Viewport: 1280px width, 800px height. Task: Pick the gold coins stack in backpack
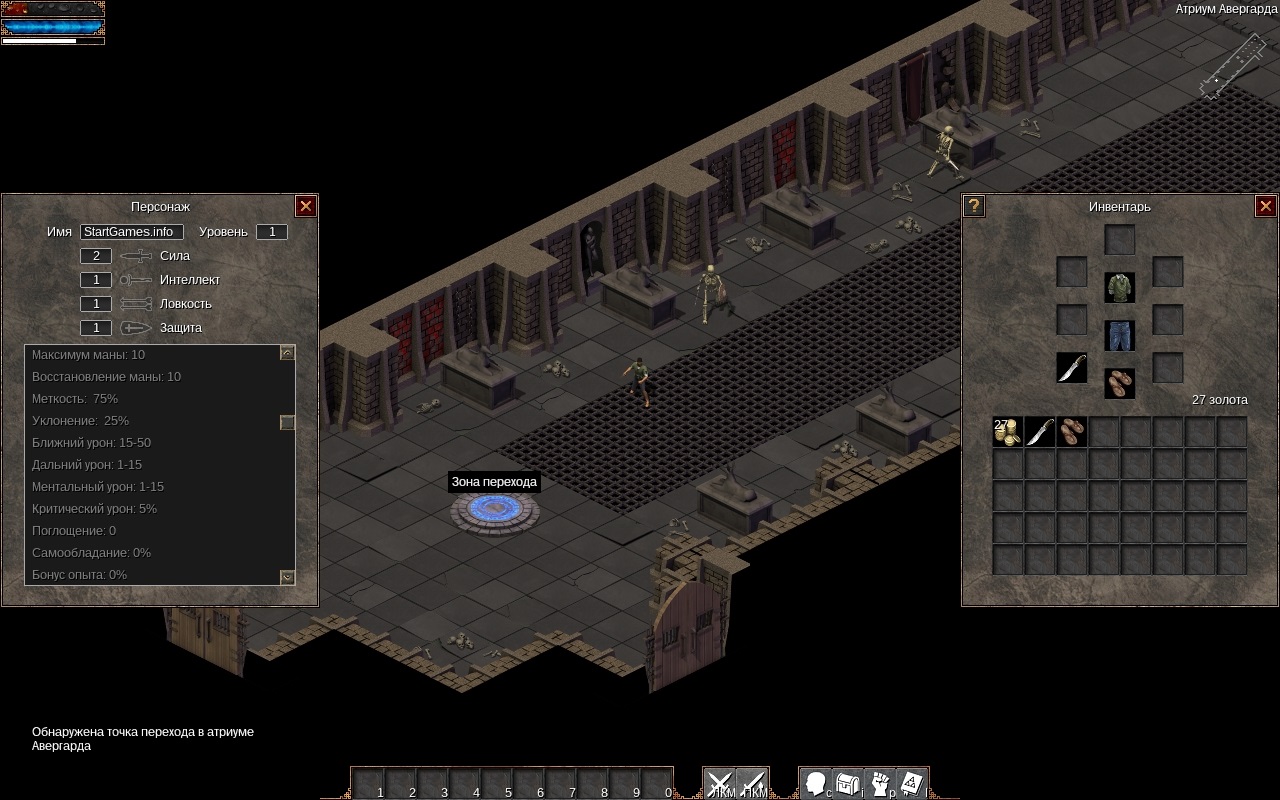[x=1008, y=432]
